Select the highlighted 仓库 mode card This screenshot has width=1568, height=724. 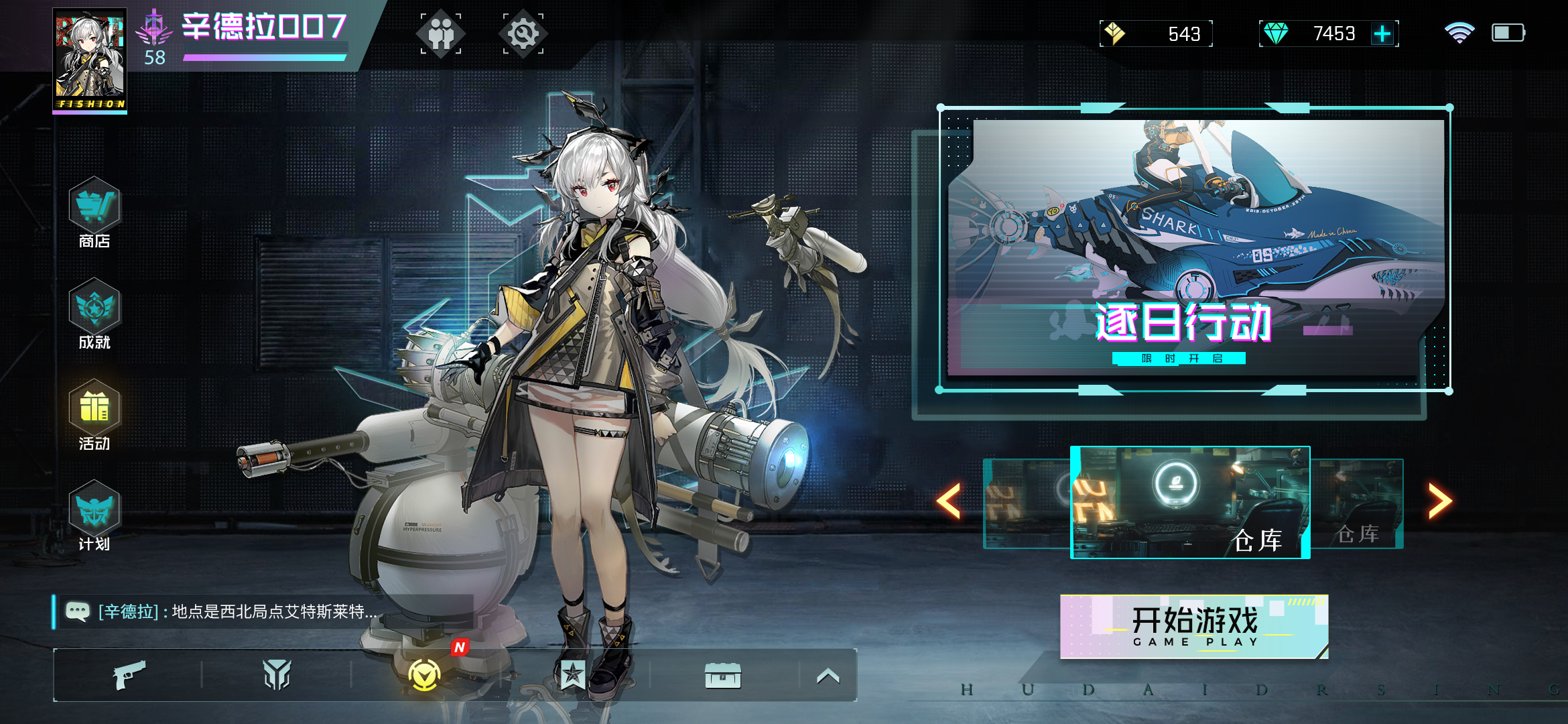1190,503
